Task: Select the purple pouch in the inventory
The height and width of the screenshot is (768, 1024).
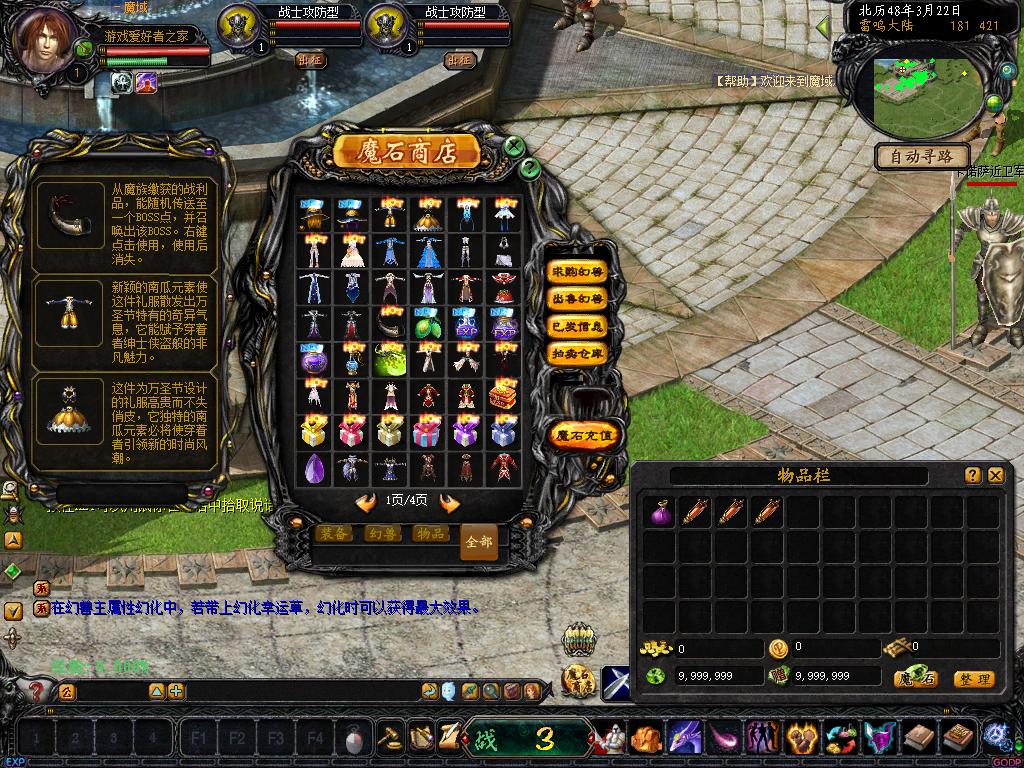Action: pos(660,512)
